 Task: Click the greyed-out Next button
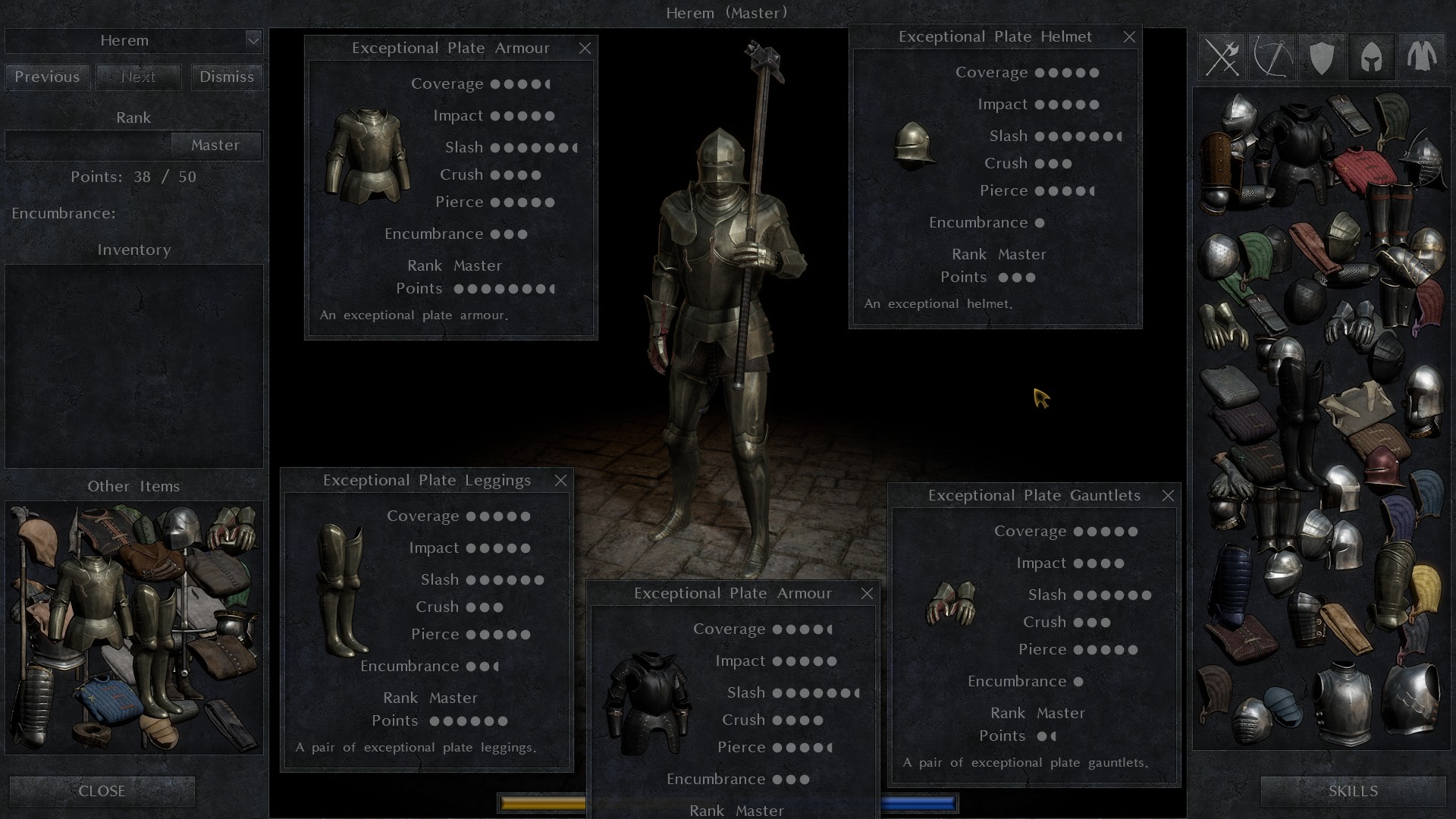138,77
